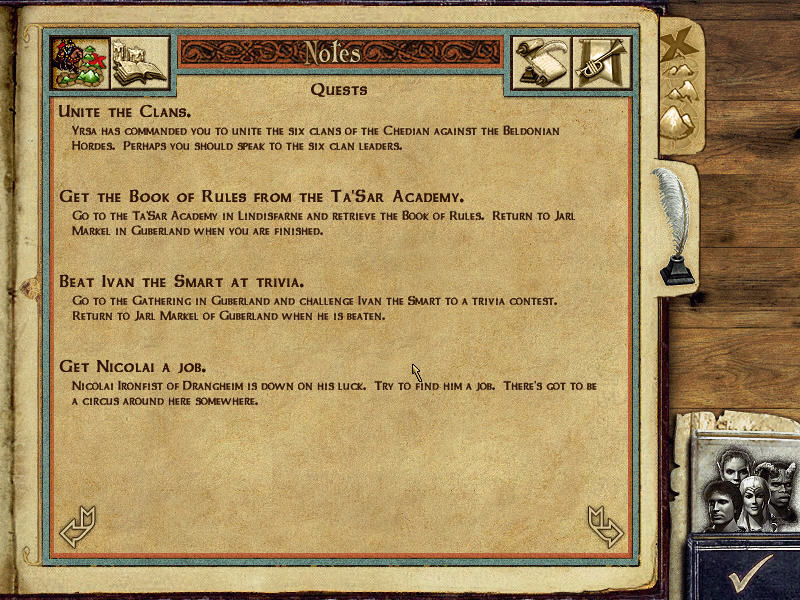Open the quests category icon with knight

[x=80, y=64]
